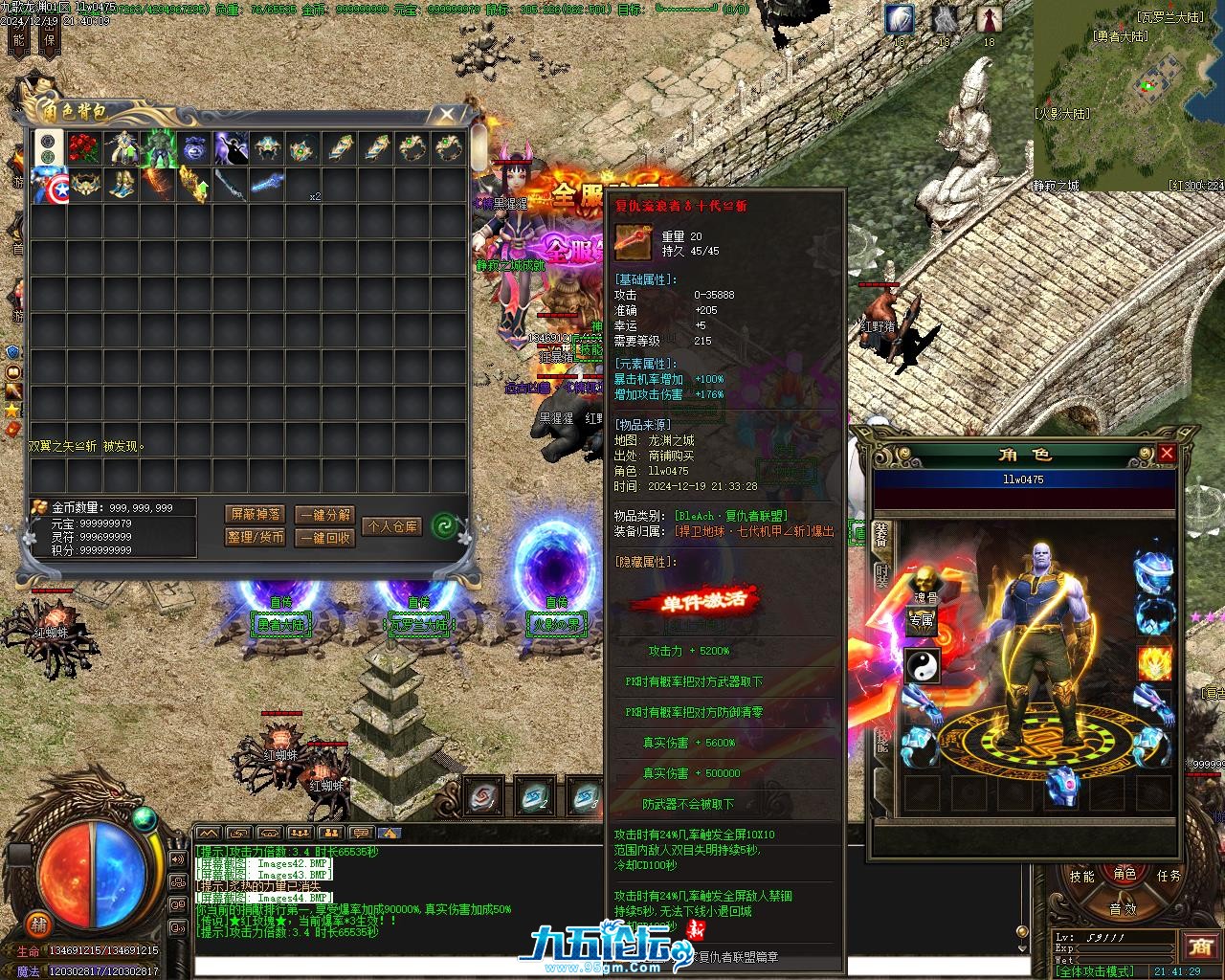Click the yin-yang equipment slot

click(x=922, y=665)
